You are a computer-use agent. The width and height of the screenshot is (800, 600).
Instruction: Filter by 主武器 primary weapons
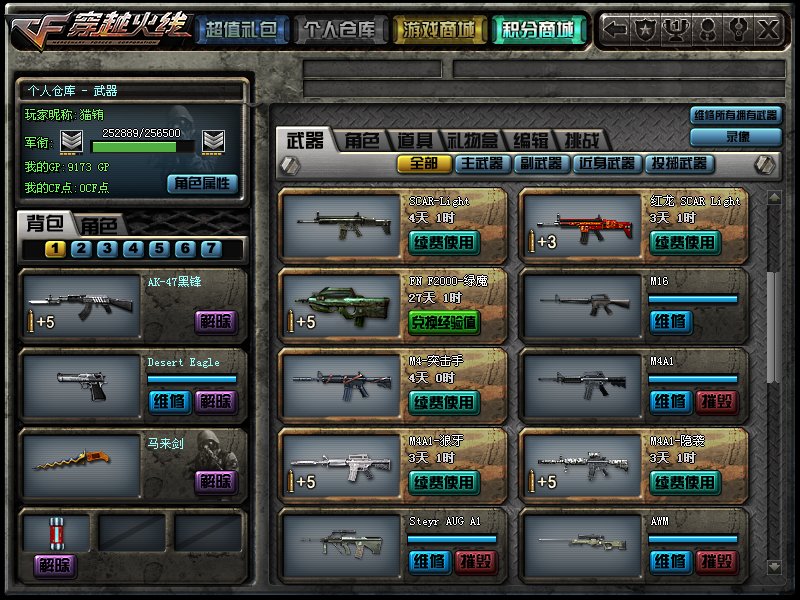click(x=481, y=163)
